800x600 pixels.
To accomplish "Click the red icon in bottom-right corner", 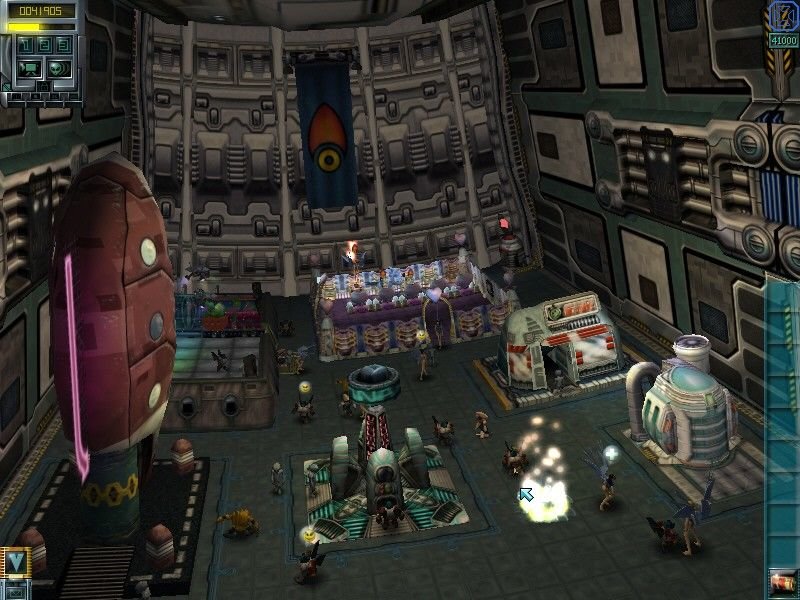I will [782, 580].
